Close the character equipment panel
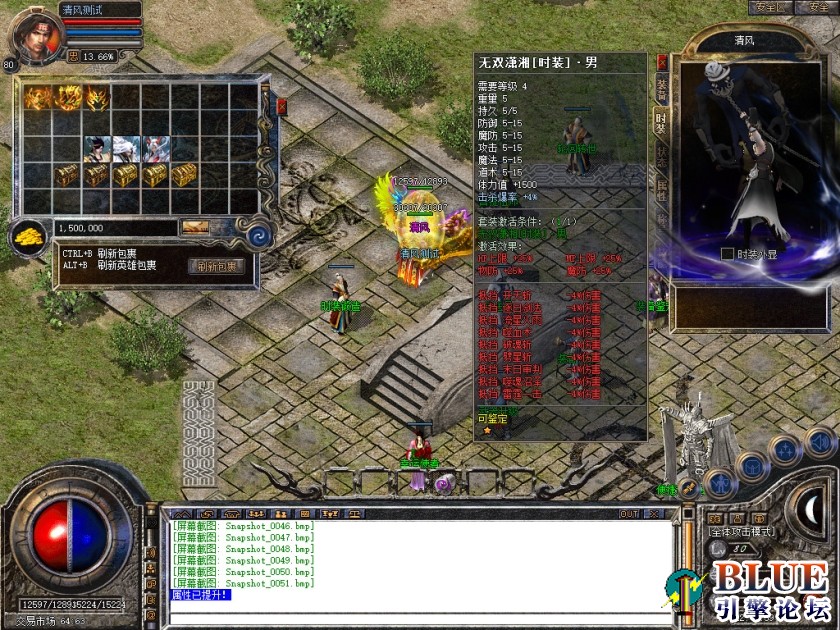This screenshot has height=630, width=840. point(661,61)
